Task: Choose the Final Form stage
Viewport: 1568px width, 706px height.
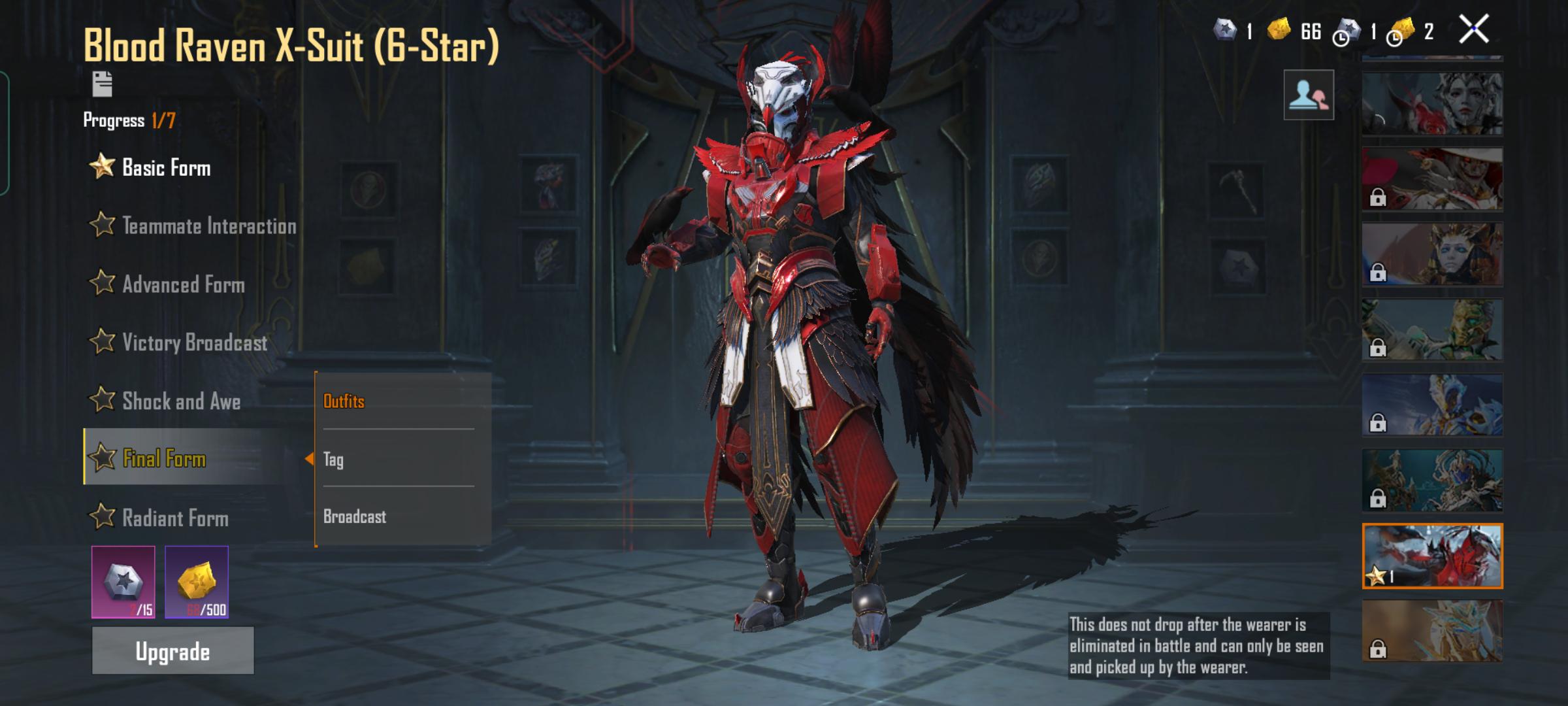Action: 164,458
